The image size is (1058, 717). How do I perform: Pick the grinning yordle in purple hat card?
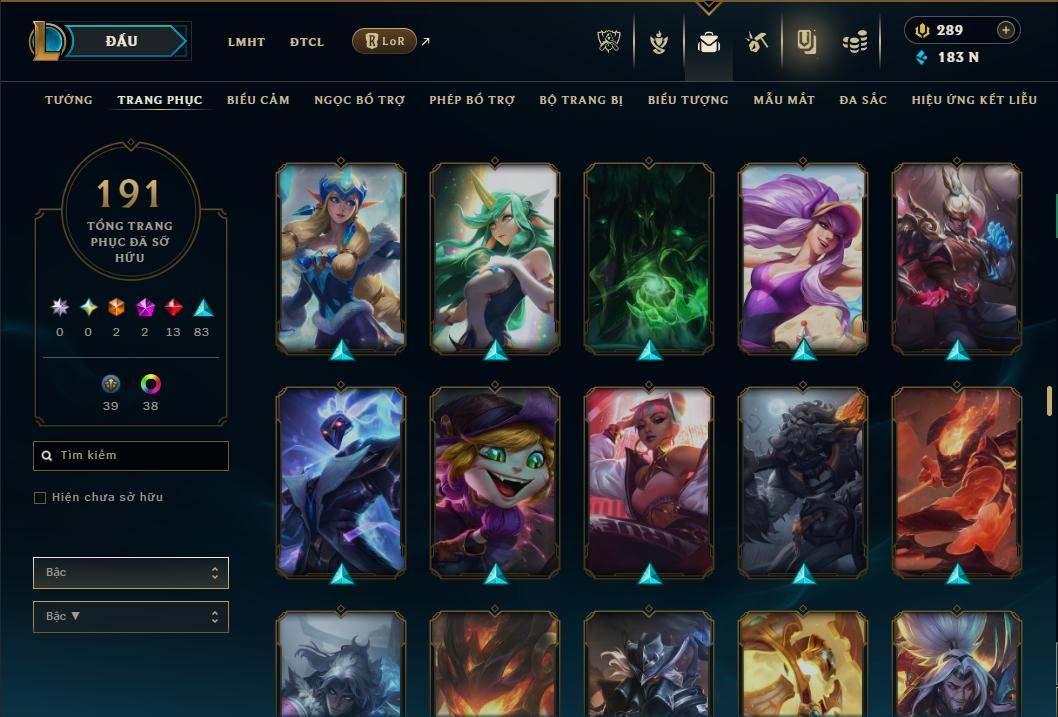[495, 482]
